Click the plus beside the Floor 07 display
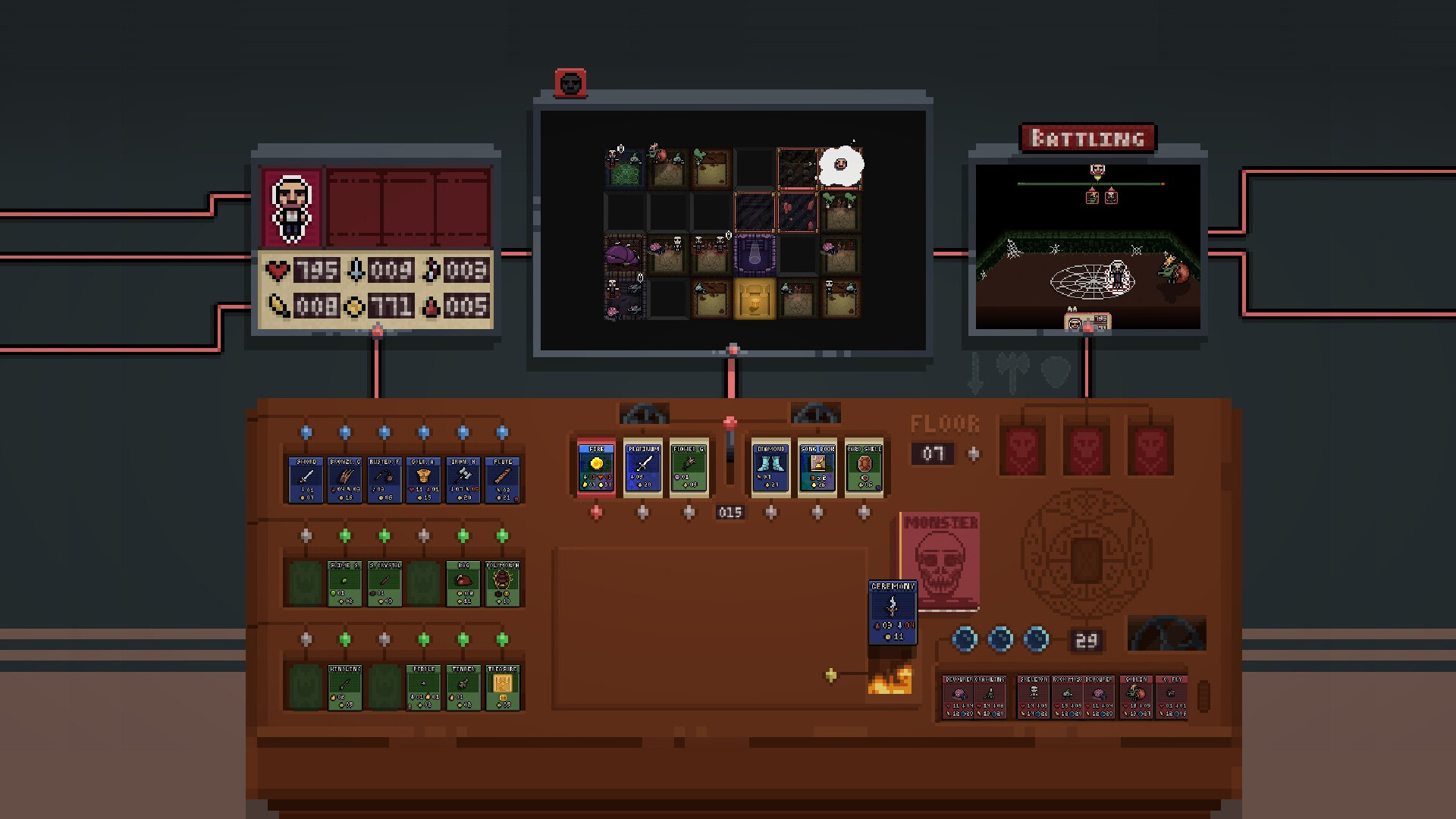 pyautogui.click(x=973, y=453)
